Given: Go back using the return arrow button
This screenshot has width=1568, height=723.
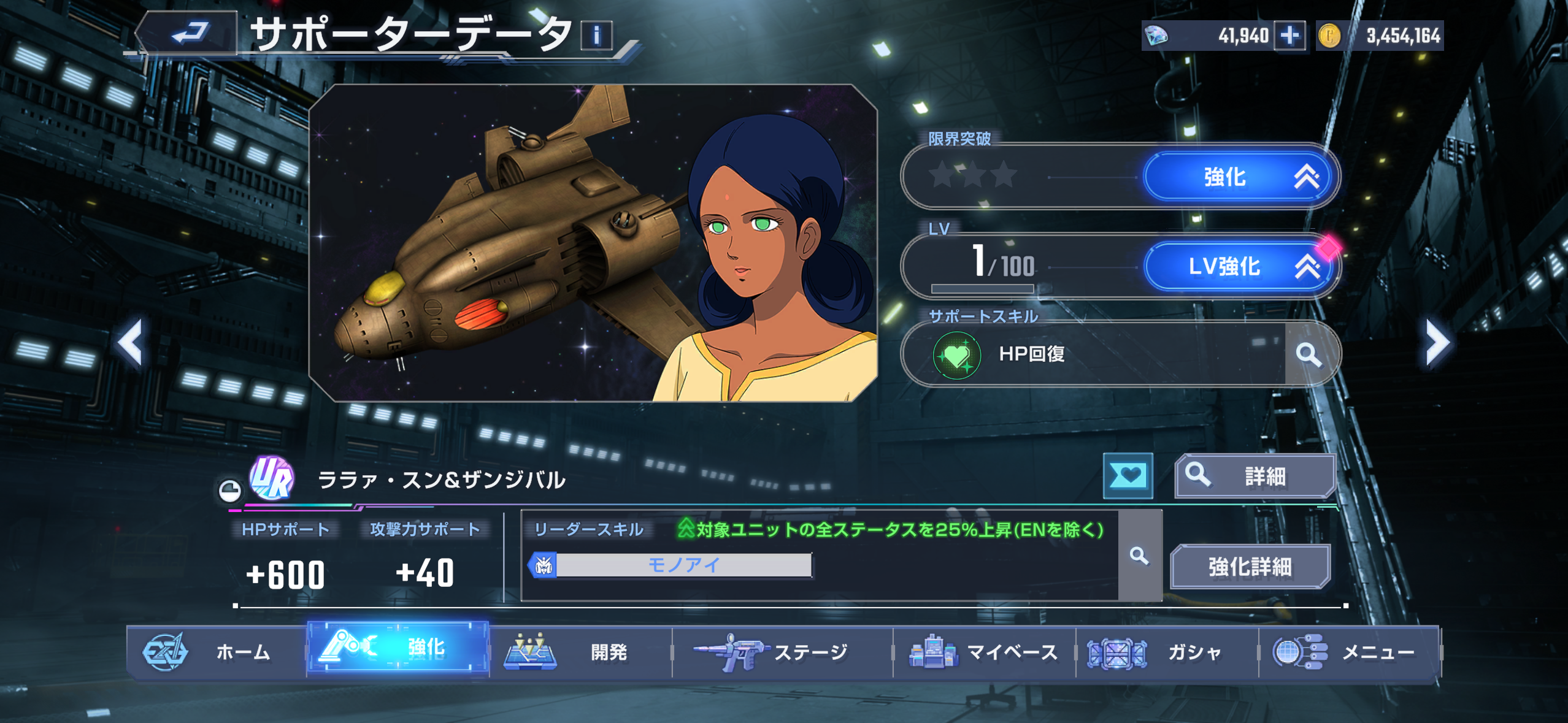Looking at the screenshot, I should point(188,33).
